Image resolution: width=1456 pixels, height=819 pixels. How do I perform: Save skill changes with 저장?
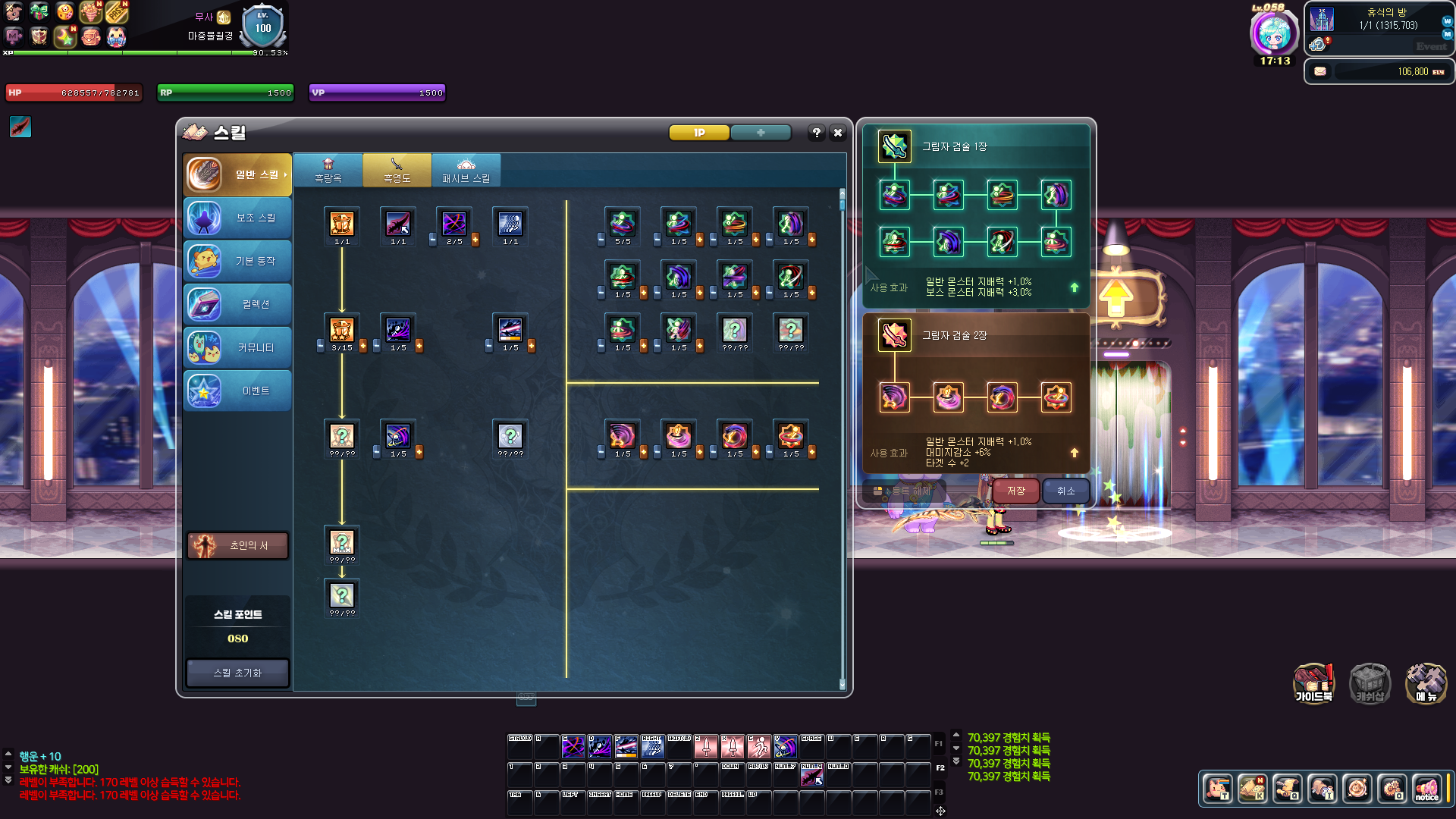click(x=1015, y=491)
